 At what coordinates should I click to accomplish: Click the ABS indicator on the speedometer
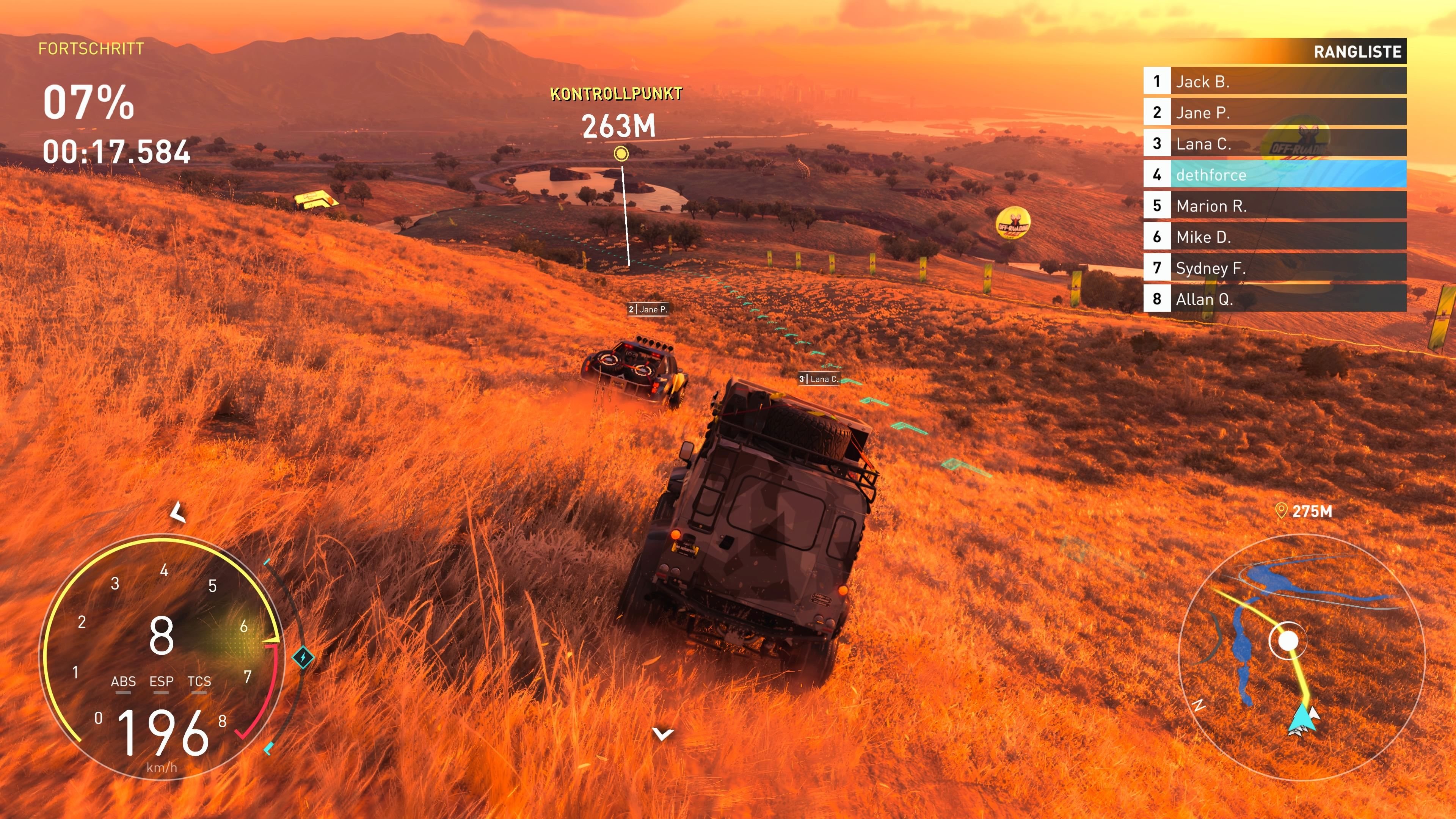click(x=123, y=682)
